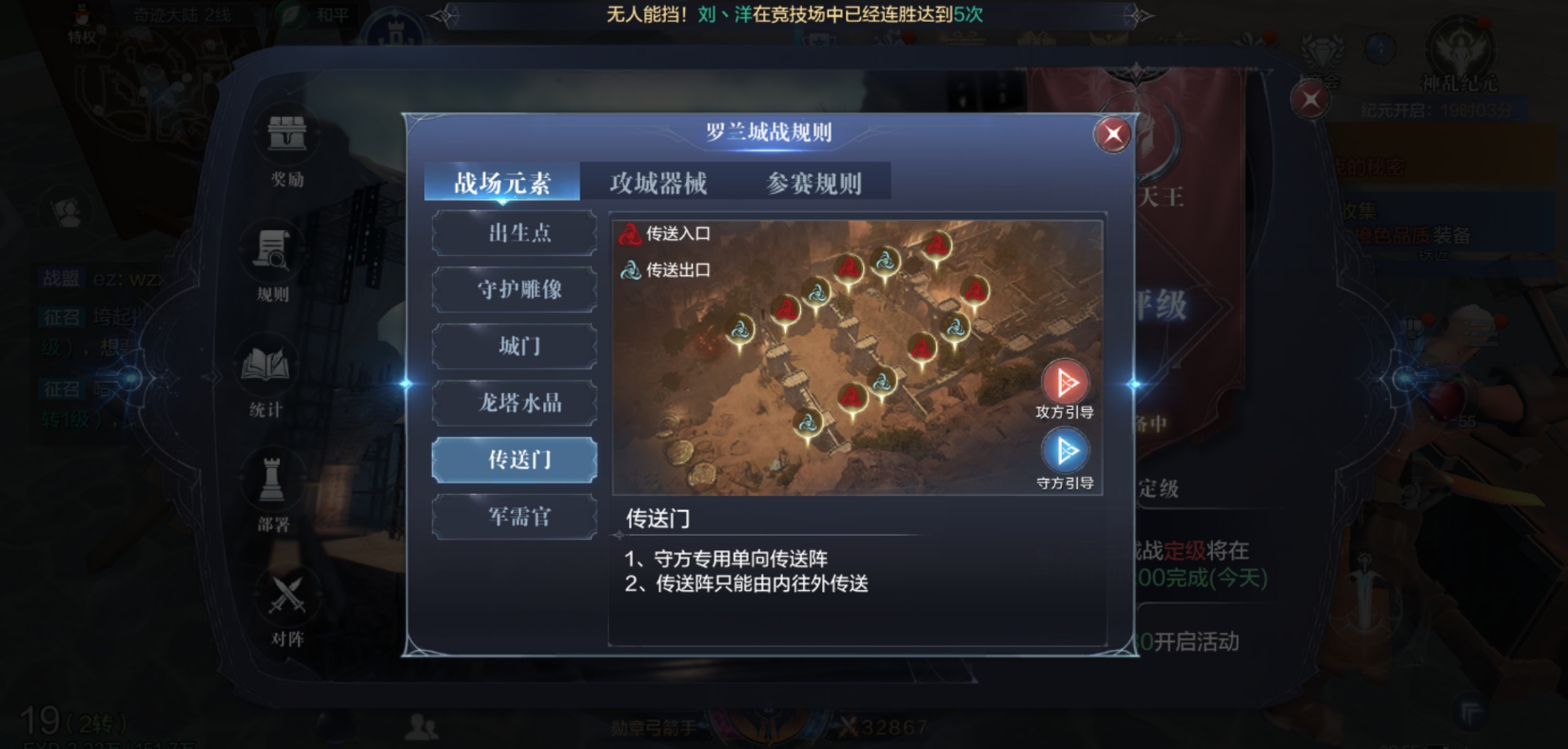Open the 统计 (Statistics) book icon
This screenshot has height=749, width=1568.
pos(267,365)
